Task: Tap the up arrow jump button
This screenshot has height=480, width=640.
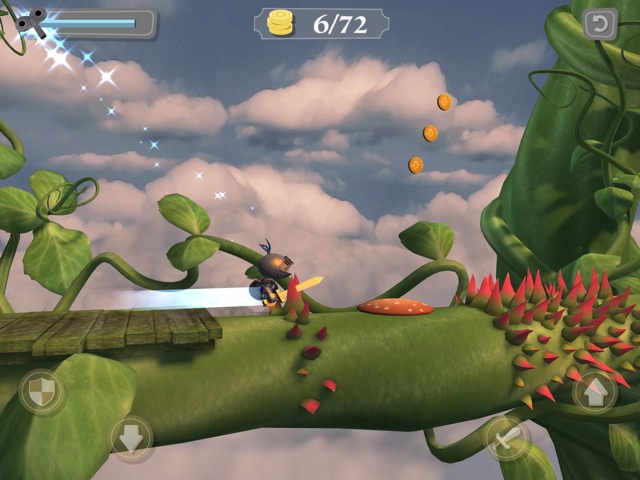Action: 594,392
